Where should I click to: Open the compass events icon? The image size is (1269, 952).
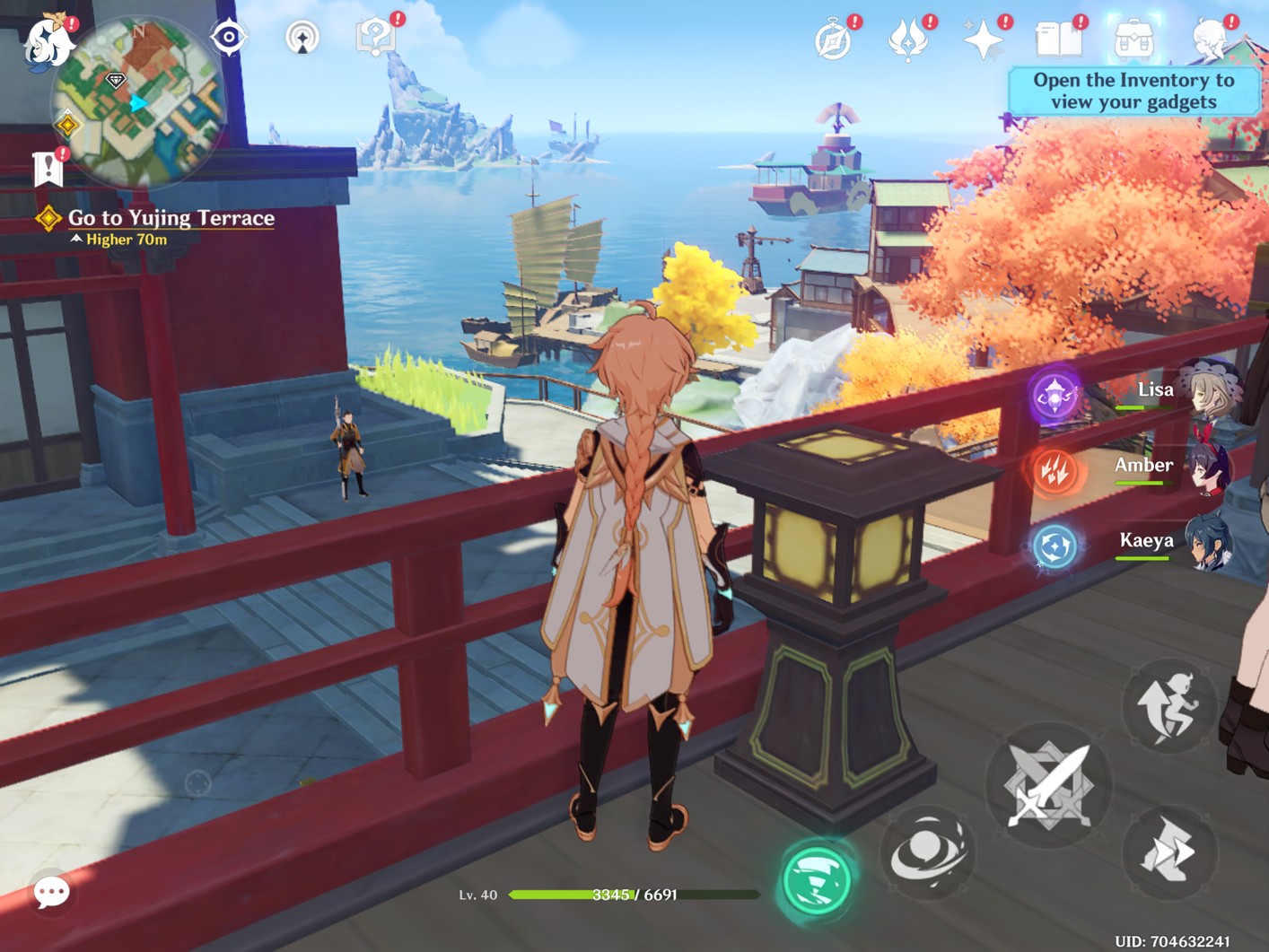834,40
